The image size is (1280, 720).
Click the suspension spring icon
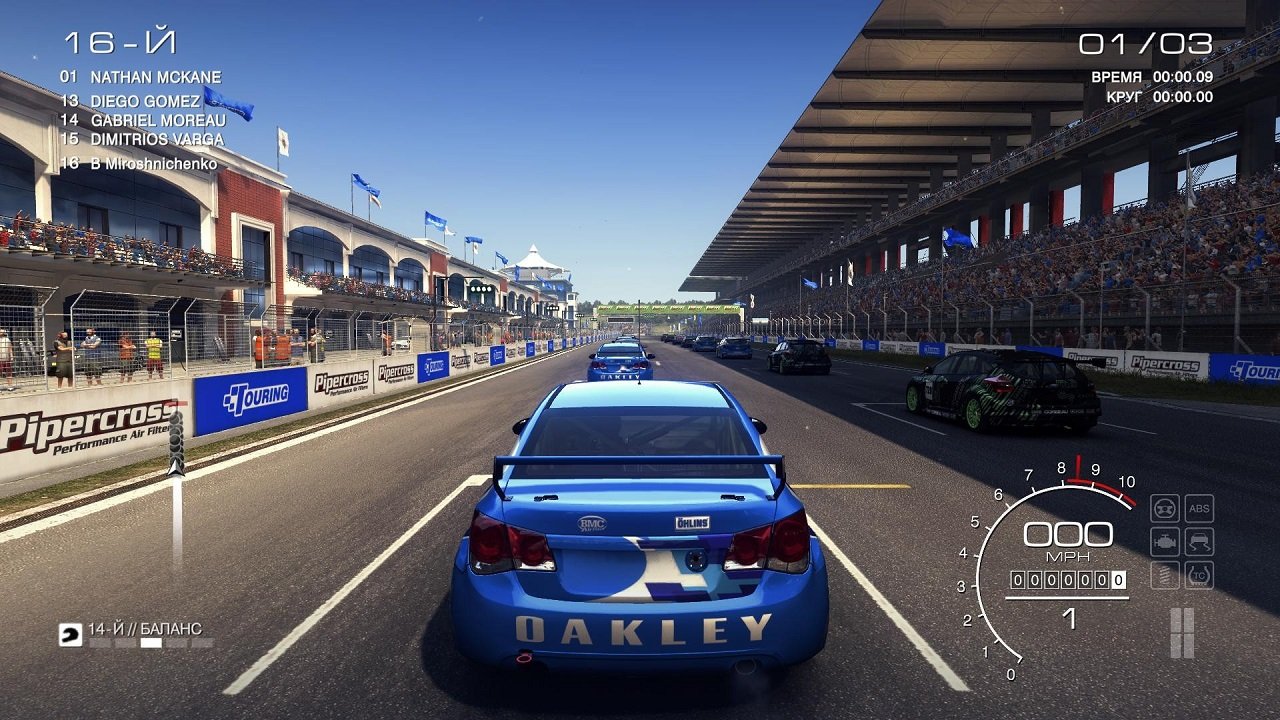pyautogui.click(x=1165, y=573)
